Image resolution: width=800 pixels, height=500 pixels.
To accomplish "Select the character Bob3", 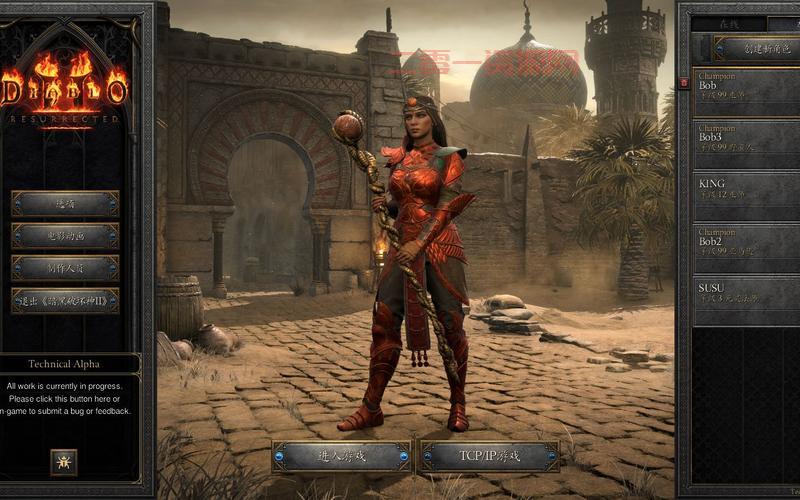I will [x=748, y=144].
